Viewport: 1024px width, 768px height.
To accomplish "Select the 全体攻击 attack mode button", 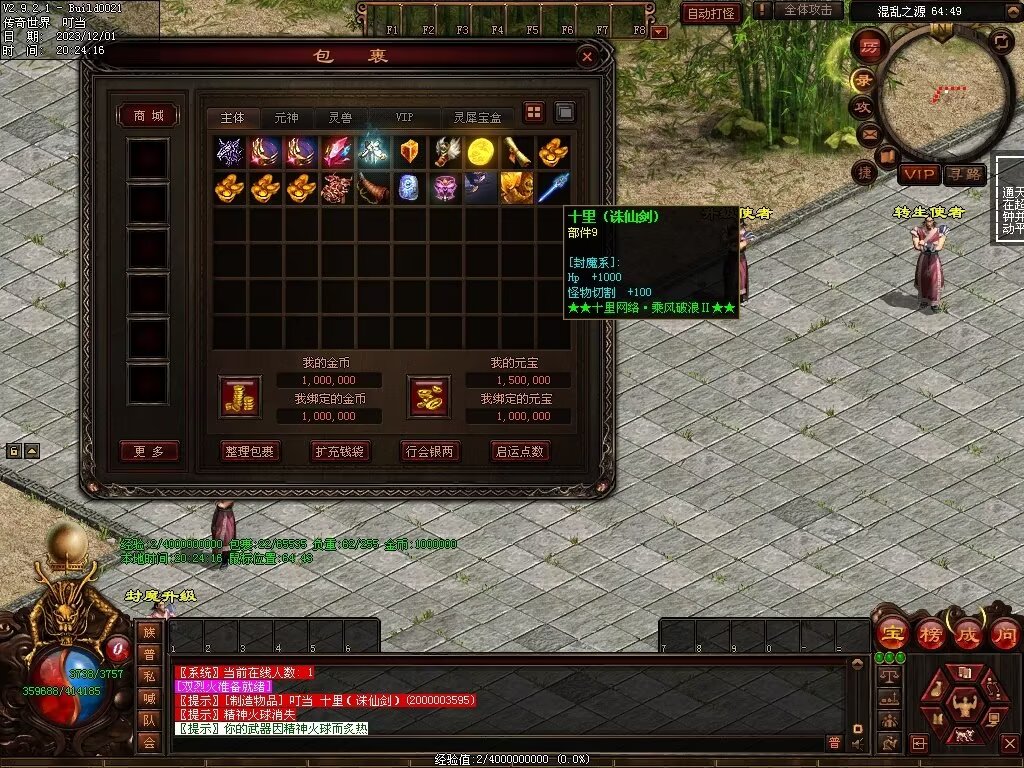I will coord(808,10).
